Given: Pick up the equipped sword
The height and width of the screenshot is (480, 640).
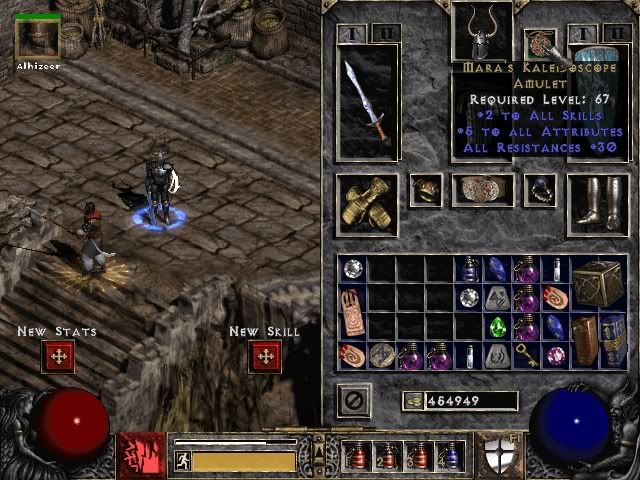Looking at the screenshot, I should pos(367,101).
